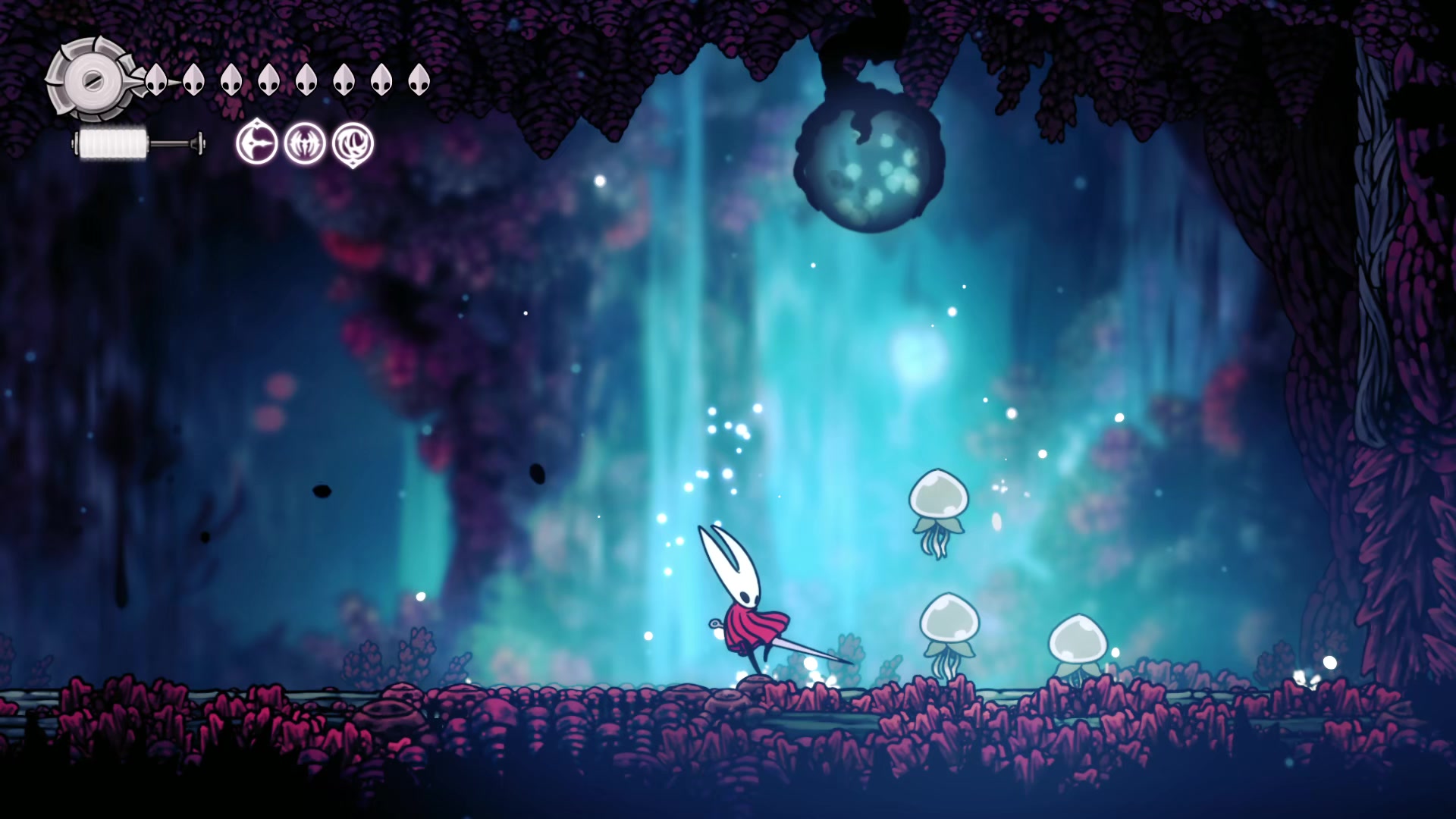Trigger the swirling claw skill icon
Viewport: 1456px width, 819px height.
pyautogui.click(x=353, y=143)
